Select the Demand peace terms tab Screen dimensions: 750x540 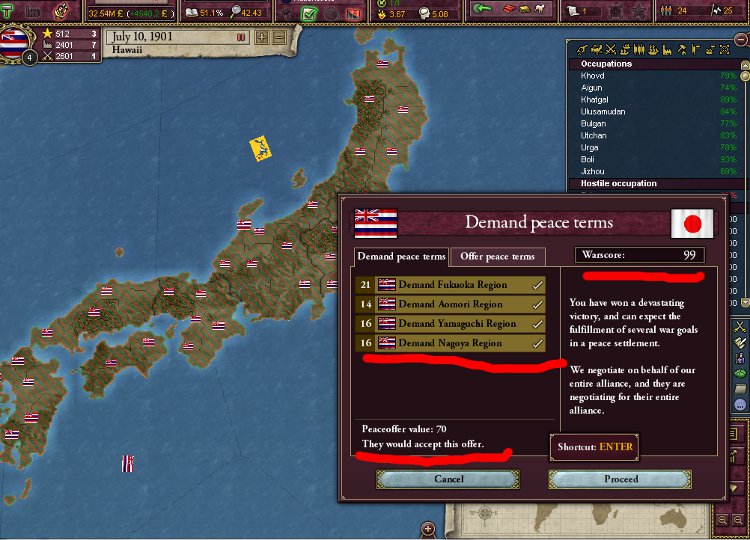point(402,256)
